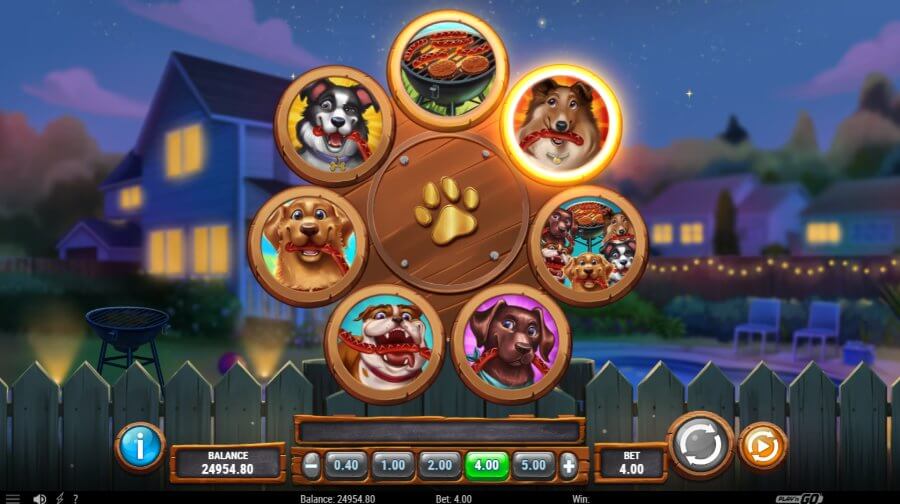Decrease the bet with the minus button
Viewport: 900px width, 504px height.
pyautogui.click(x=312, y=465)
